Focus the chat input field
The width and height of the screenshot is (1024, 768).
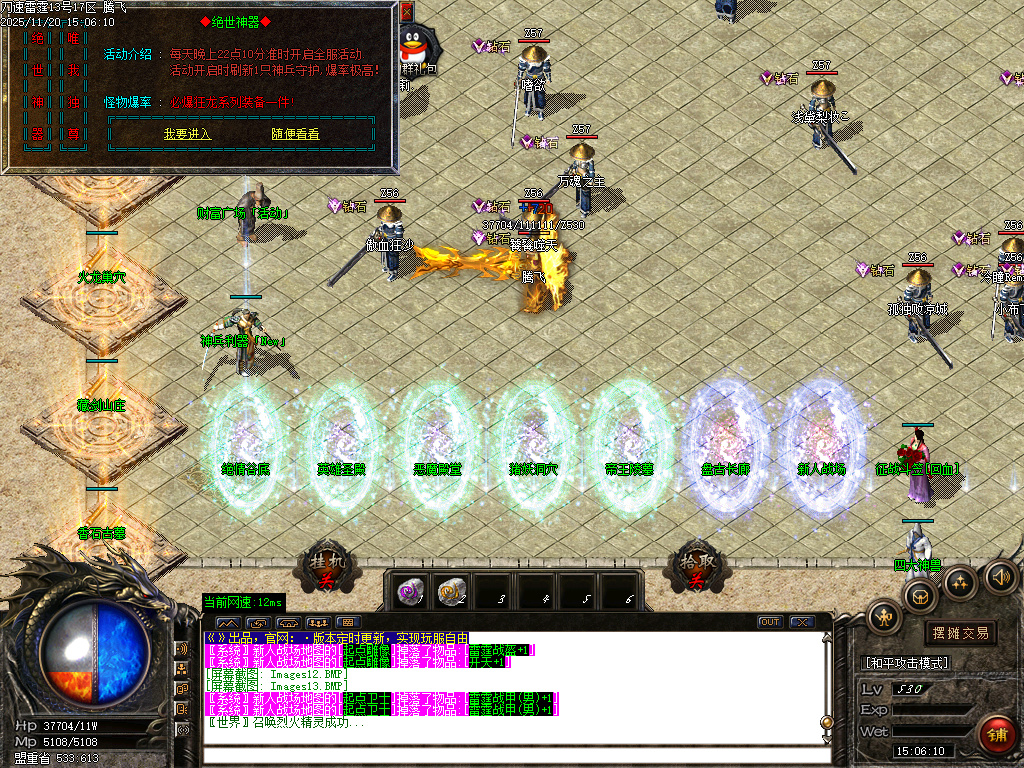tap(500, 756)
